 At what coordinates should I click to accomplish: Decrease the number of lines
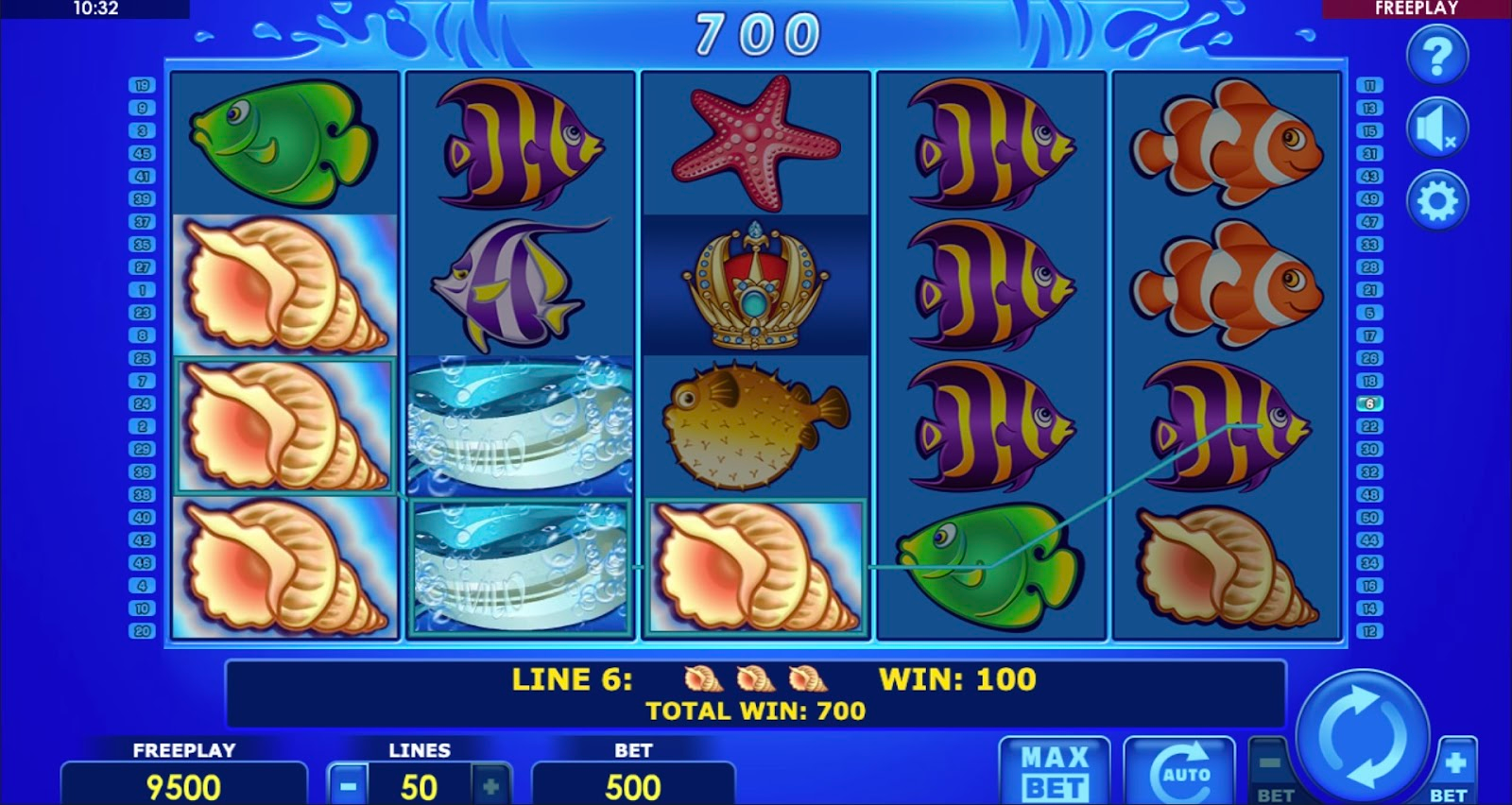[x=349, y=785]
